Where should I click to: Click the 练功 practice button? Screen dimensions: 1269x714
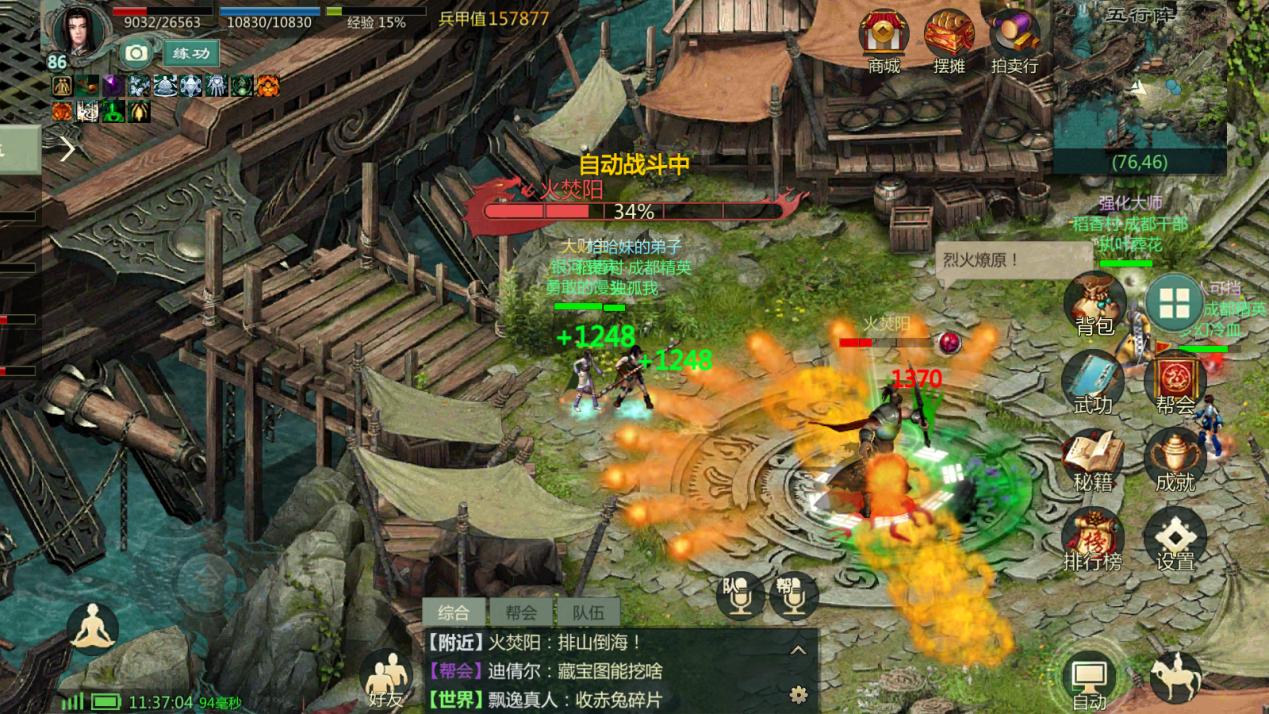point(191,53)
